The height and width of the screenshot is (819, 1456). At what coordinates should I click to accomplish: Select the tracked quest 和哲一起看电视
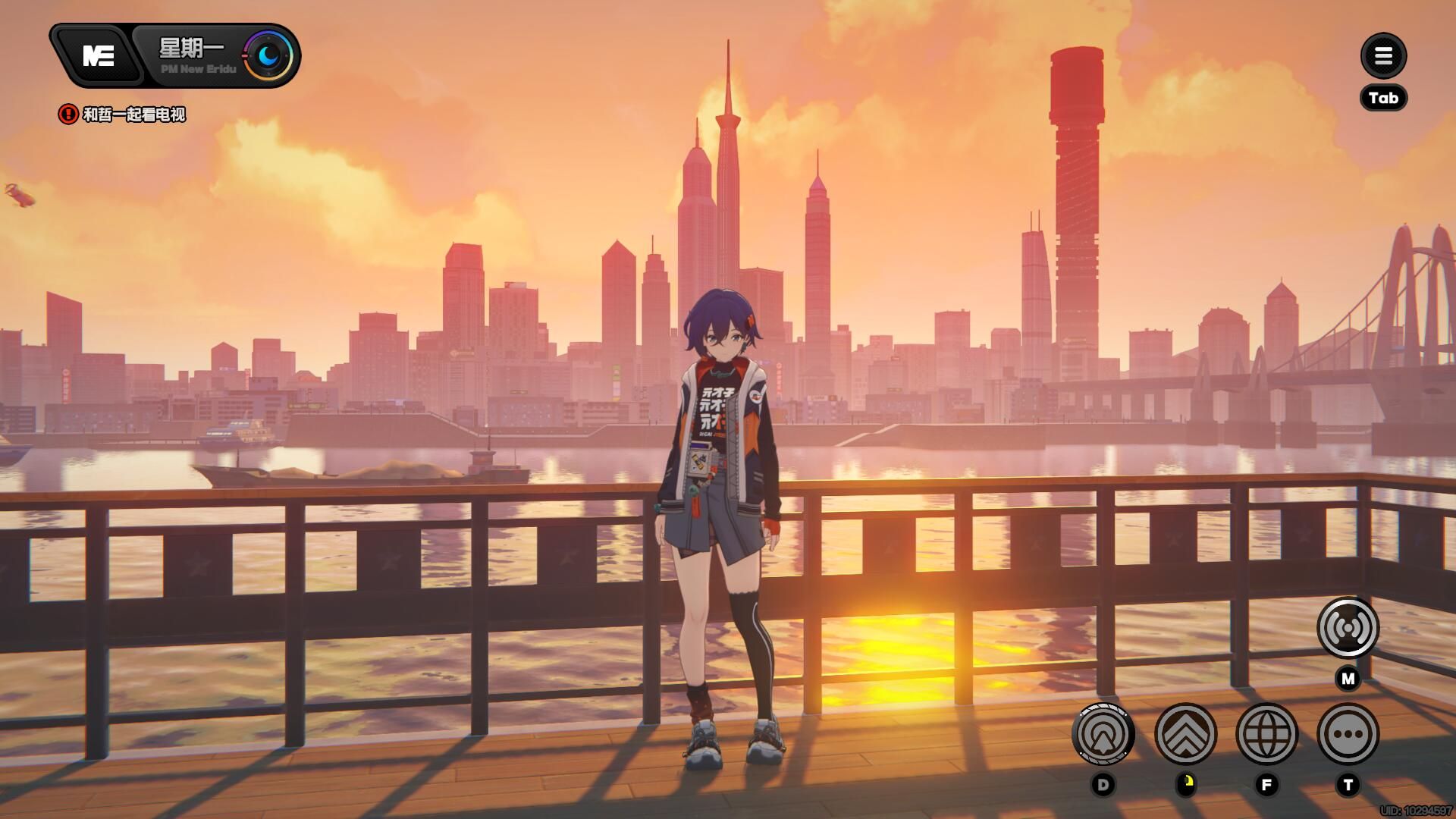[133, 115]
